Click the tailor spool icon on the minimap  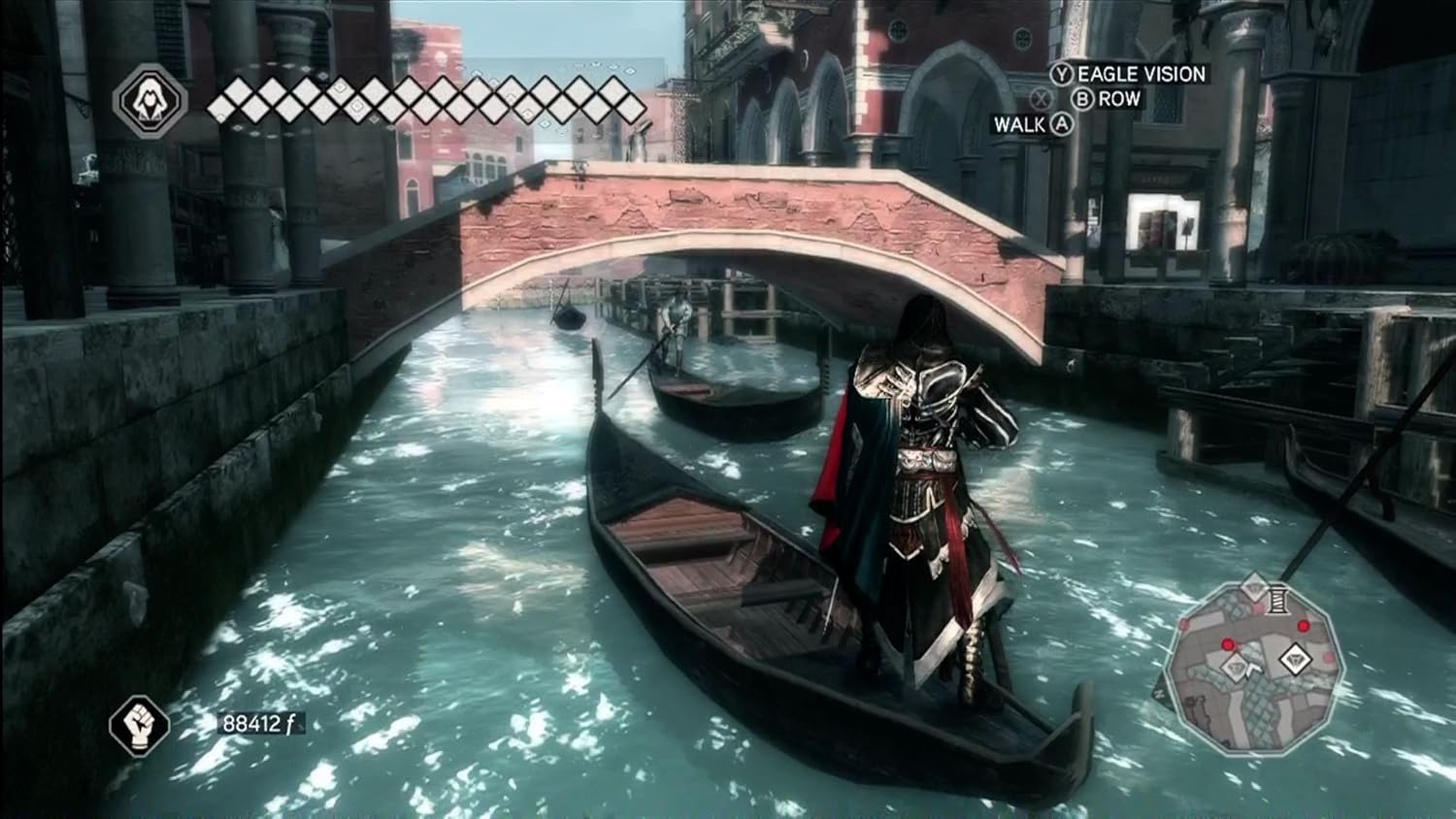1277,600
